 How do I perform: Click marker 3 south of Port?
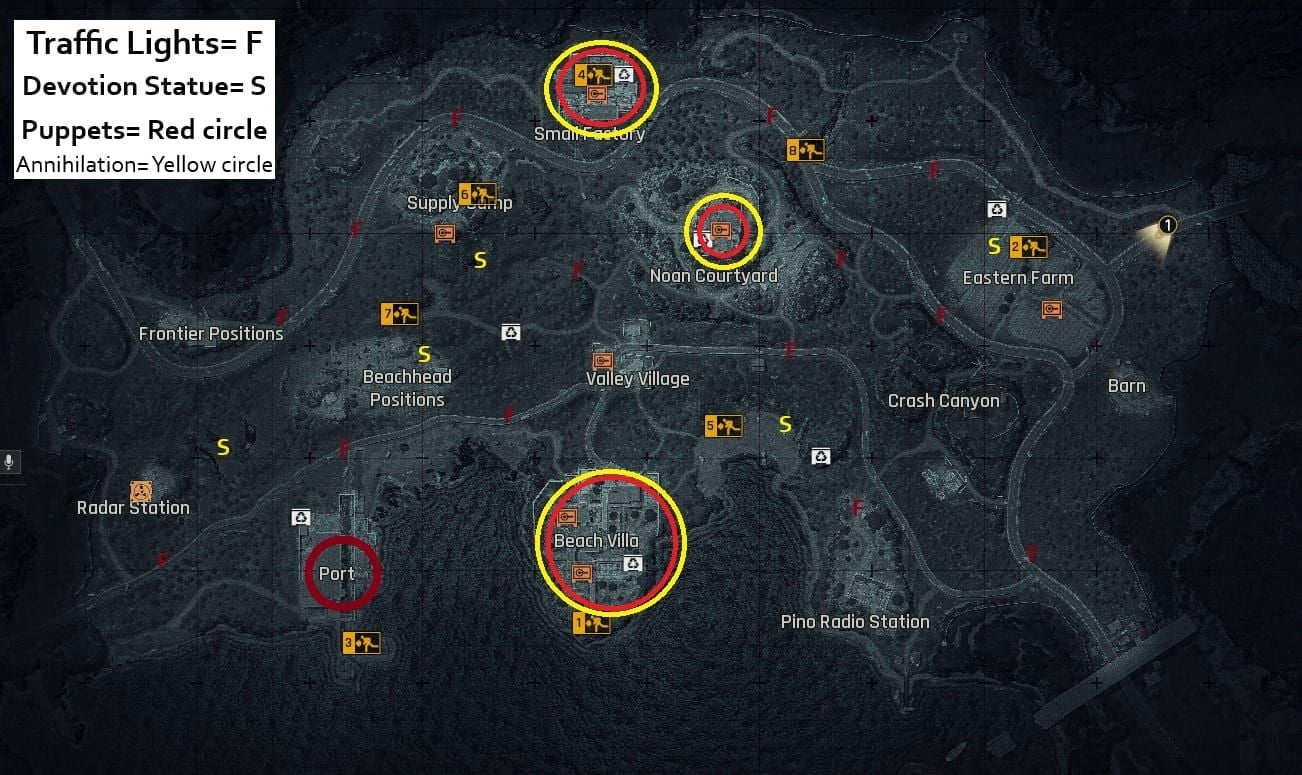(359, 641)
